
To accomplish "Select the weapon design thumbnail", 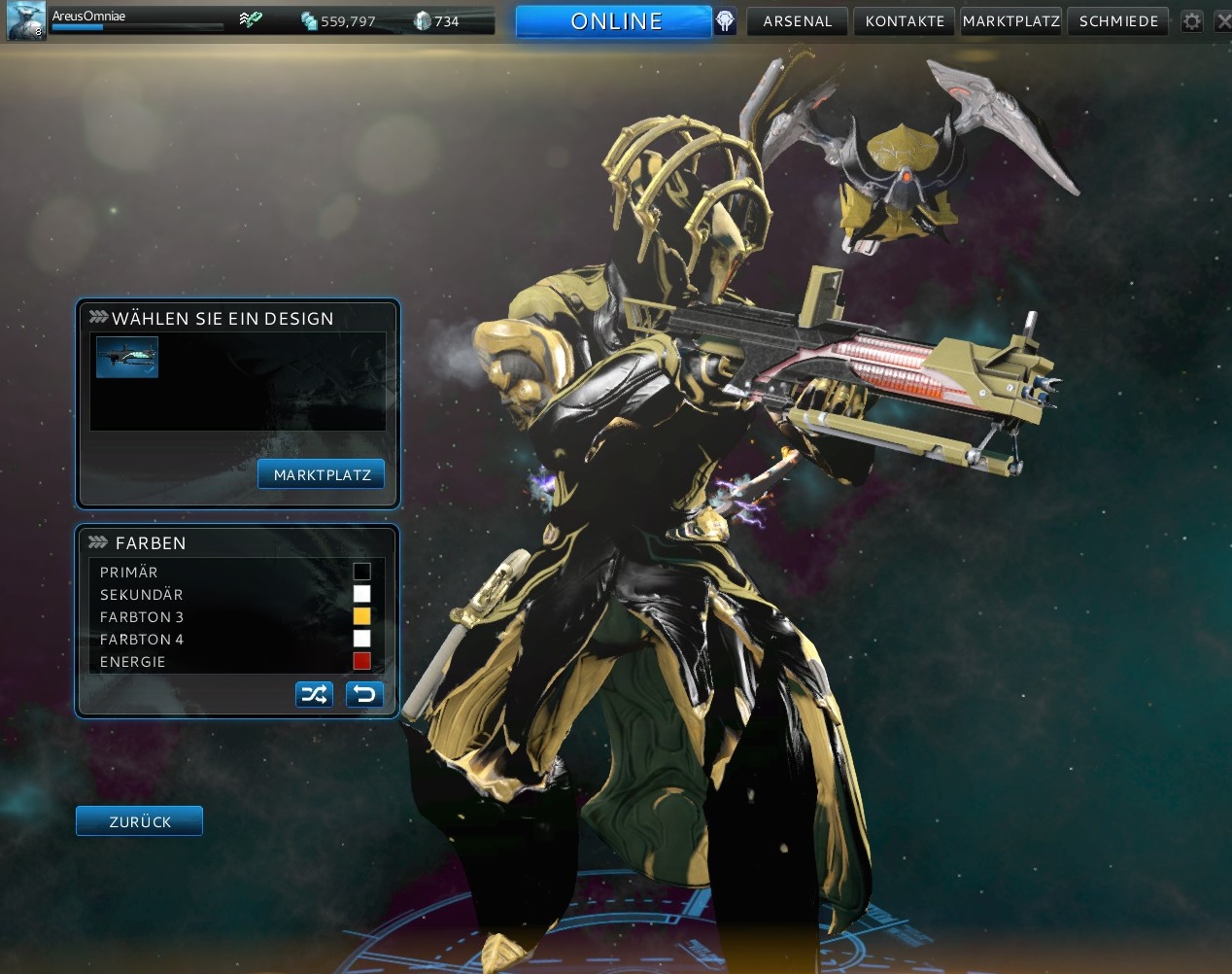I will tap(127, 357).
